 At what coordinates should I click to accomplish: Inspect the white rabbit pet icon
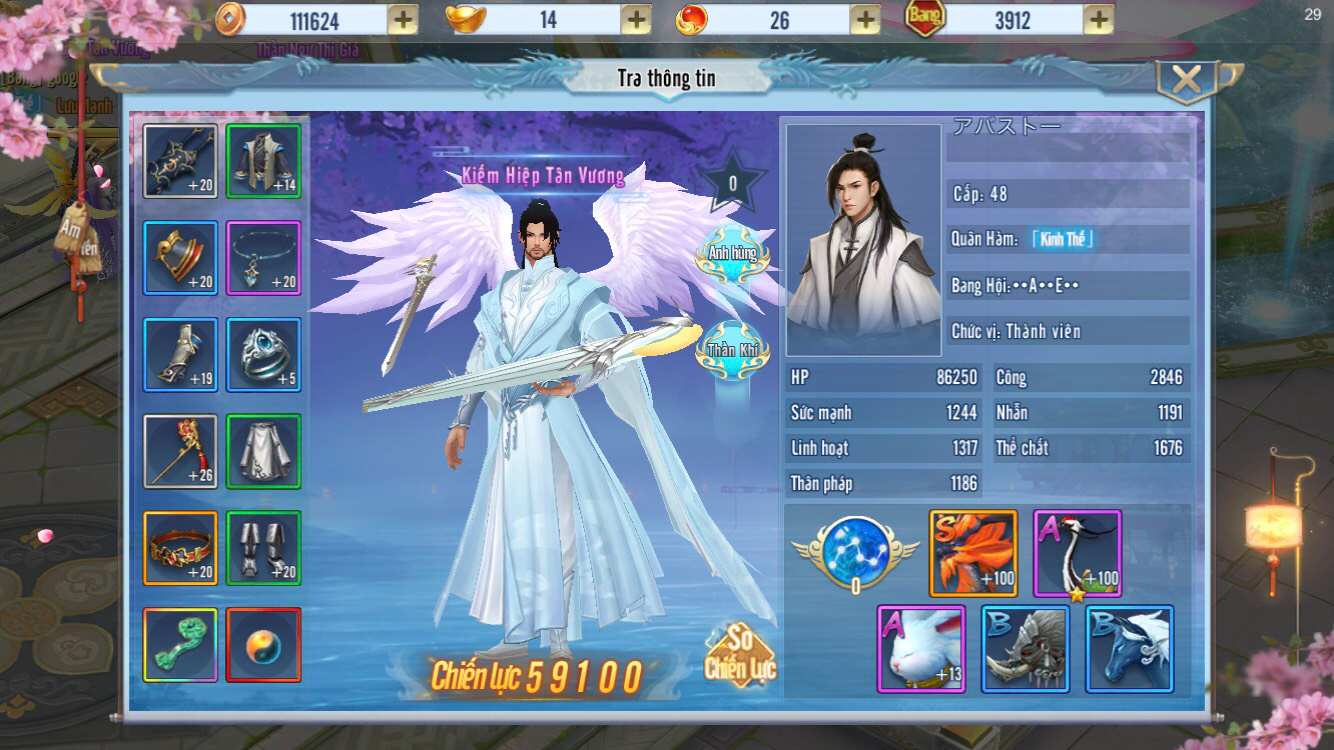[921, 649]
